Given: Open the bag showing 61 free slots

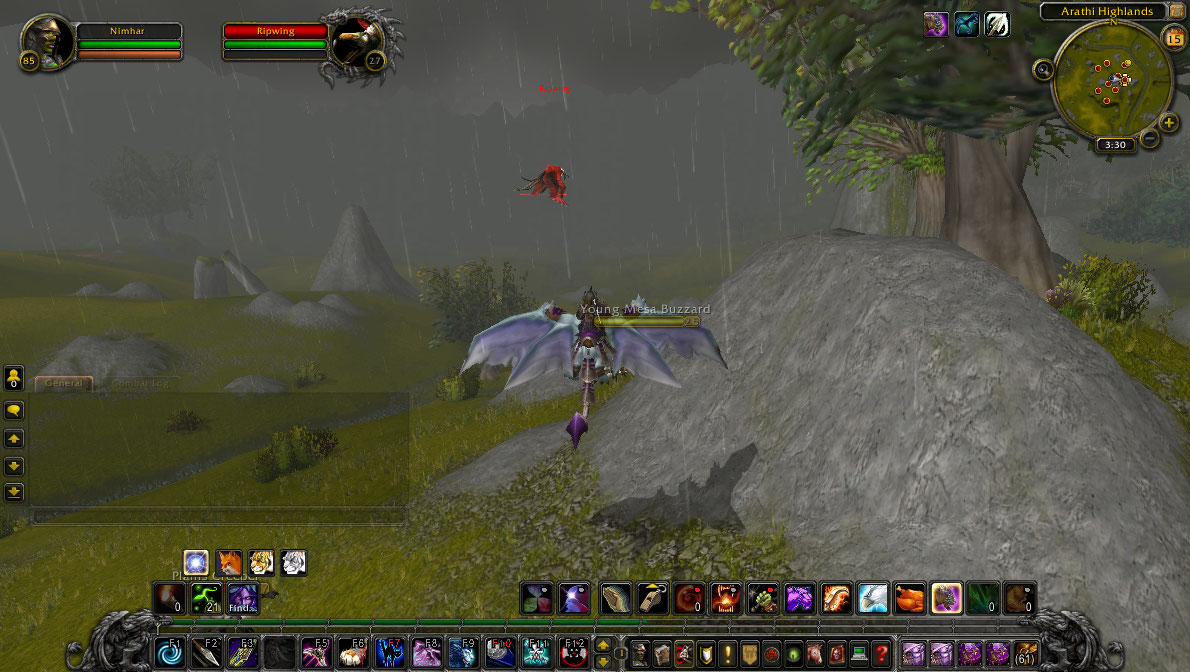Looking at the screenshot, I should (1025, 653).
